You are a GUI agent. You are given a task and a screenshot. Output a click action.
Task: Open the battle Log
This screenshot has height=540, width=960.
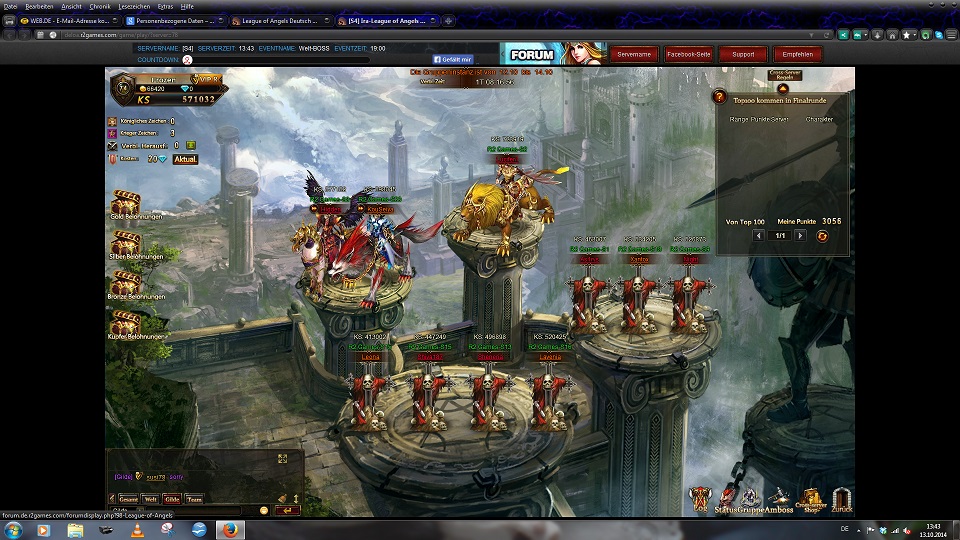pyautogui.click(x=700, y=498)
